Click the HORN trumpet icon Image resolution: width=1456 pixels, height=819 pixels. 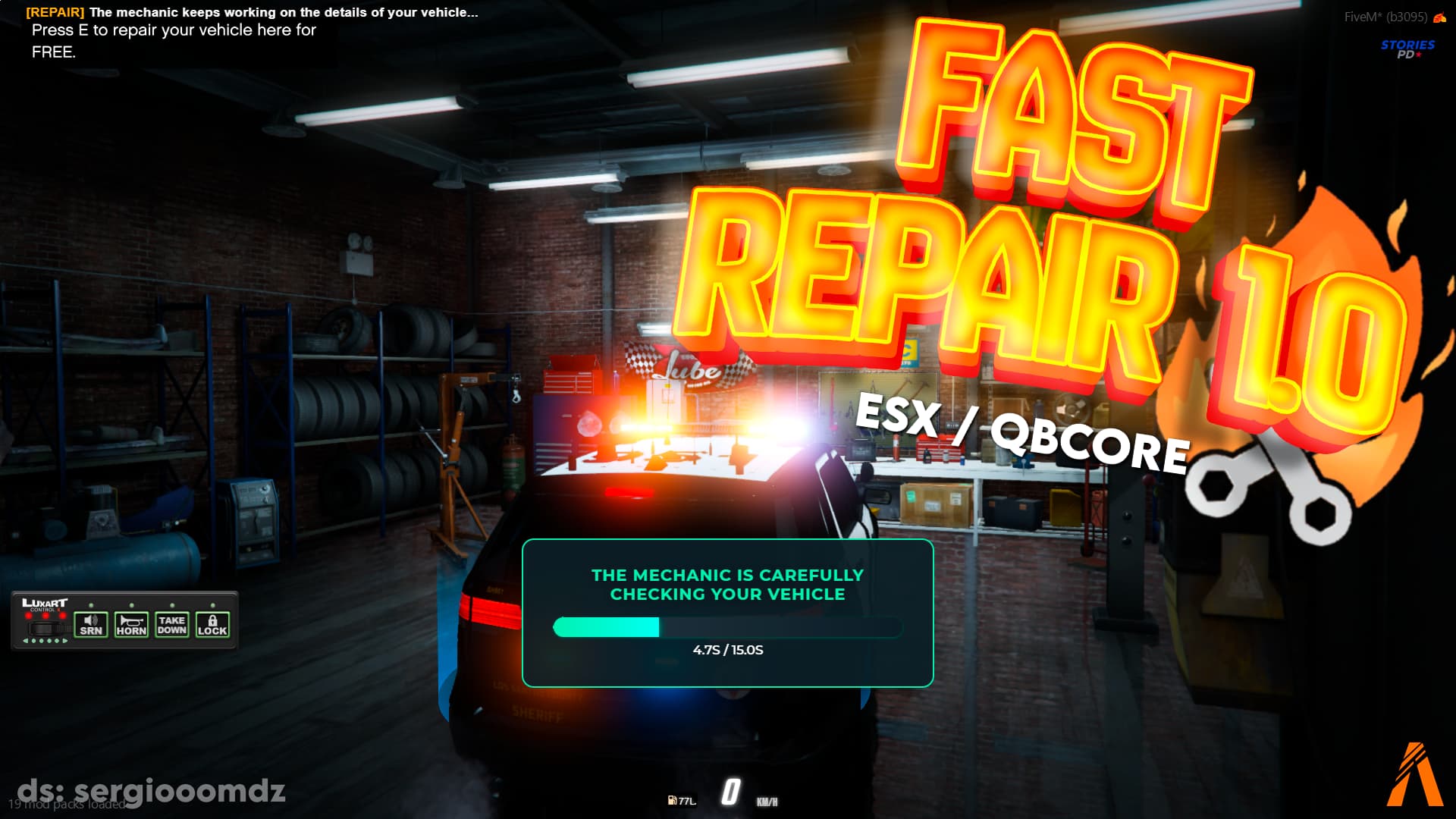coord(132,622)
